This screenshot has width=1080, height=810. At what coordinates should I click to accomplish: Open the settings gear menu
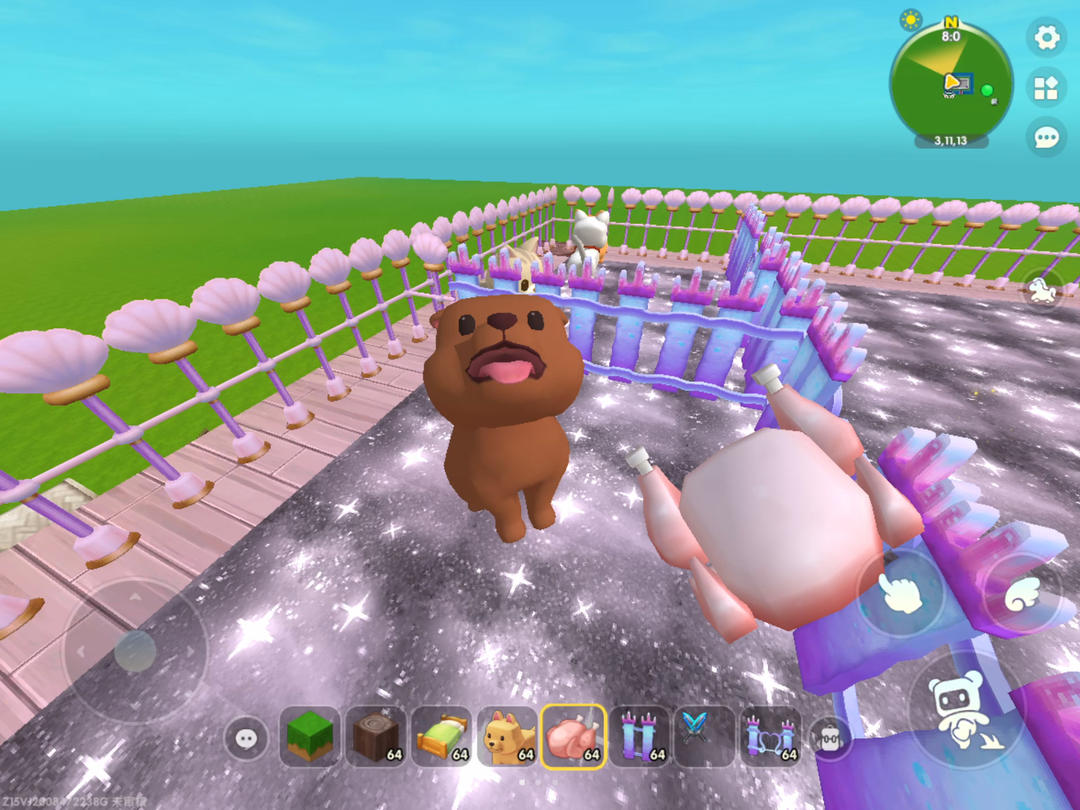click(x=1046, y=38)
